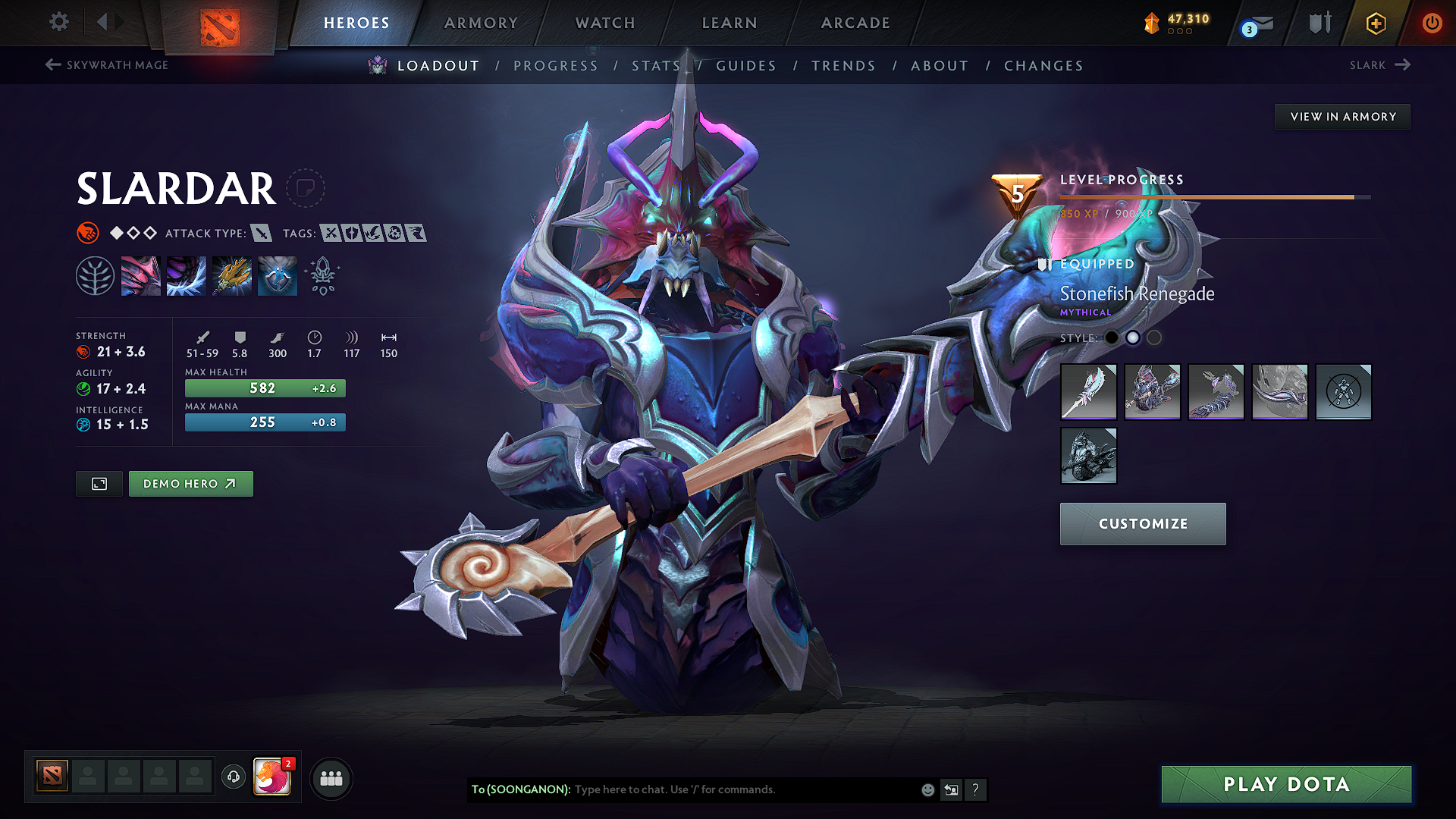This screenshot has height=819, width=1456.
Task: Open the ARCADE menu item
Action: pyautogui.click(x=855, y=23)
